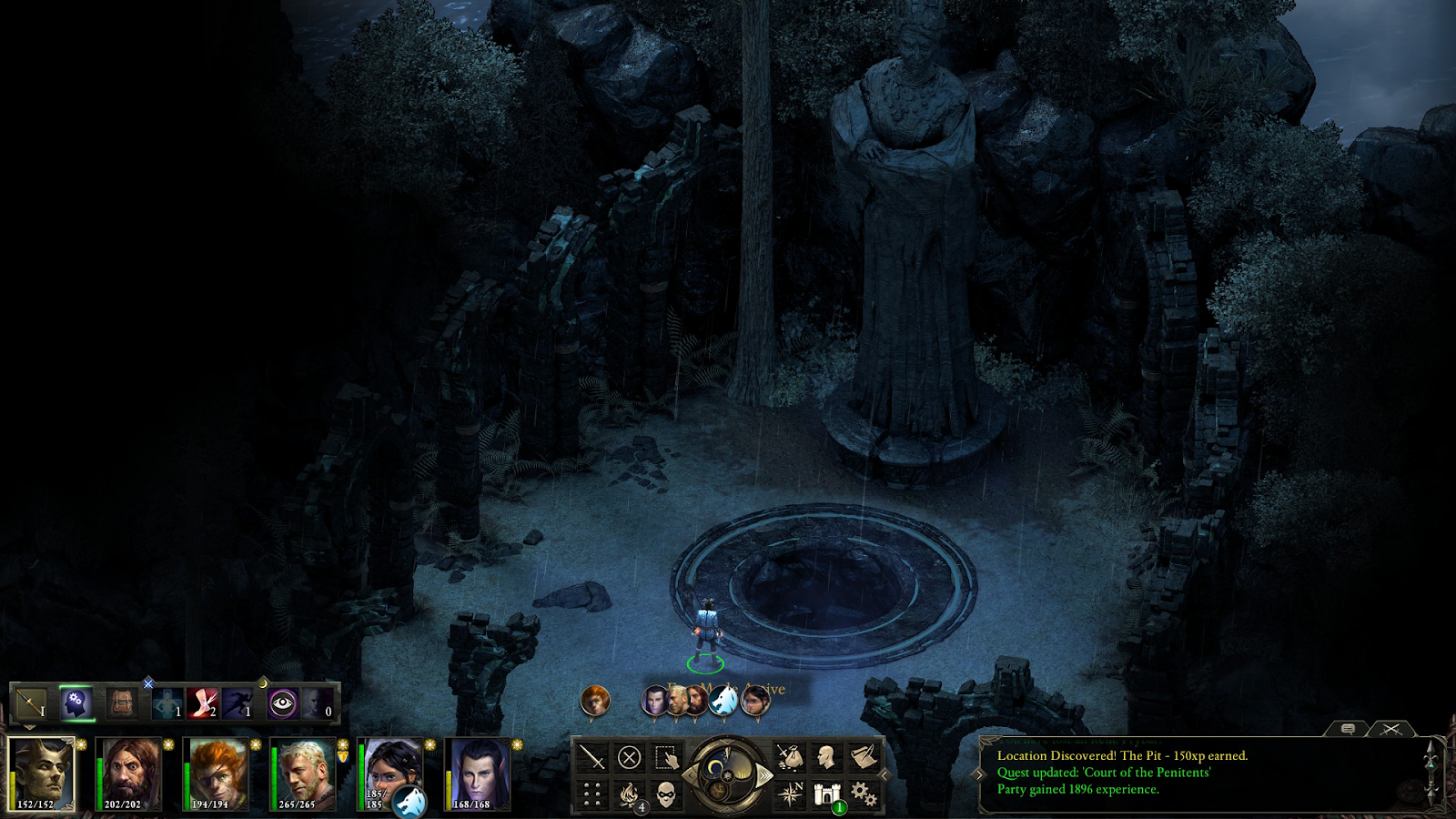Open inventory via the coin pouch icon
The image size is (1456, 819).
(x=789, y=756)
